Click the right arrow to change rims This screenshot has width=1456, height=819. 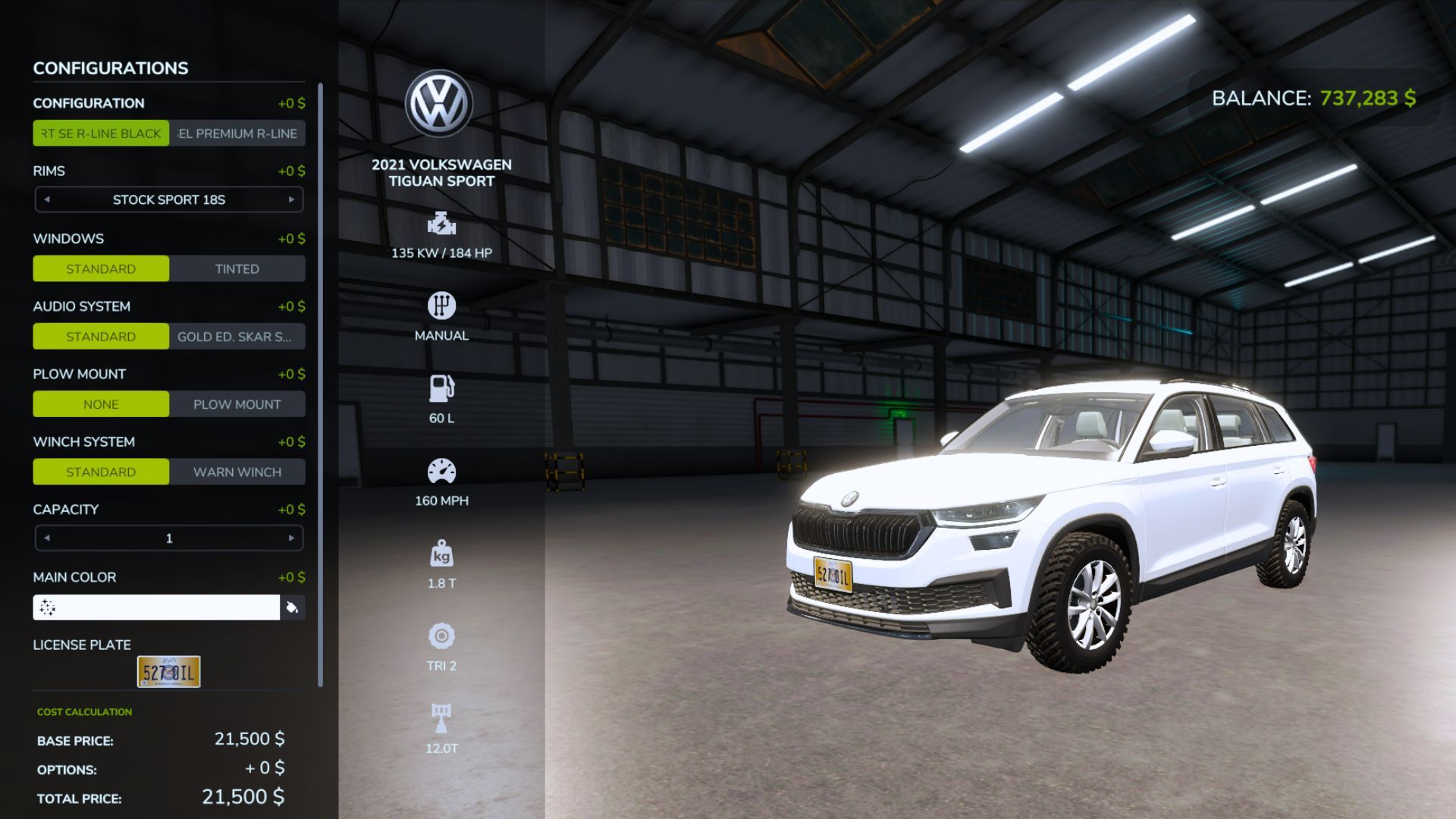(290, 199)
